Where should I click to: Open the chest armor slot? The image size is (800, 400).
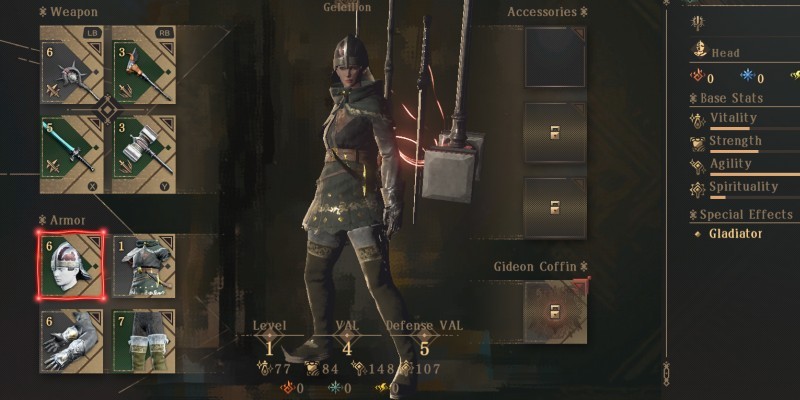click(144, 265)
